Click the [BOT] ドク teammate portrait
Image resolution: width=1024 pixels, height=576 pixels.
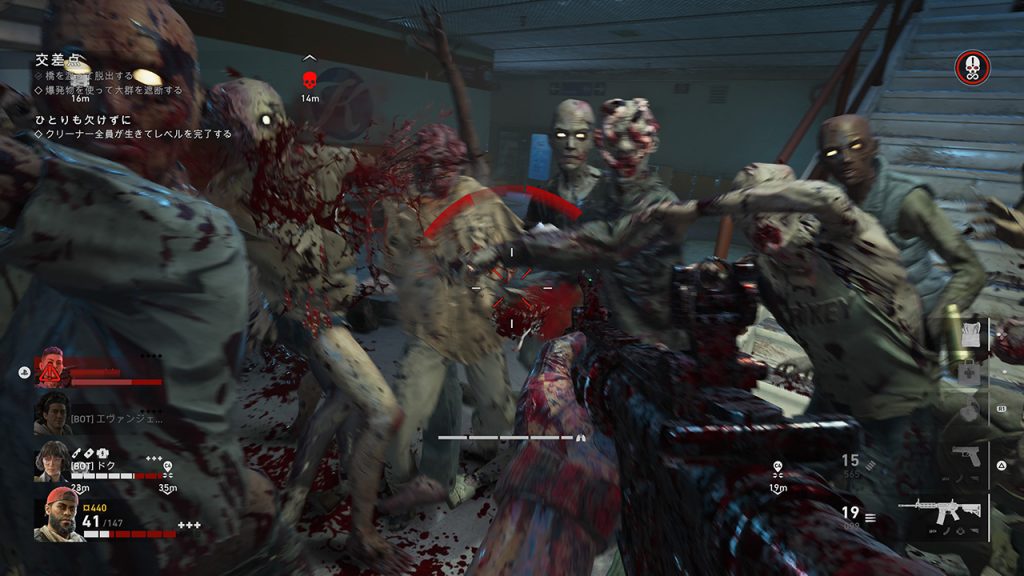pyautogui.click(x=51, y=461)
